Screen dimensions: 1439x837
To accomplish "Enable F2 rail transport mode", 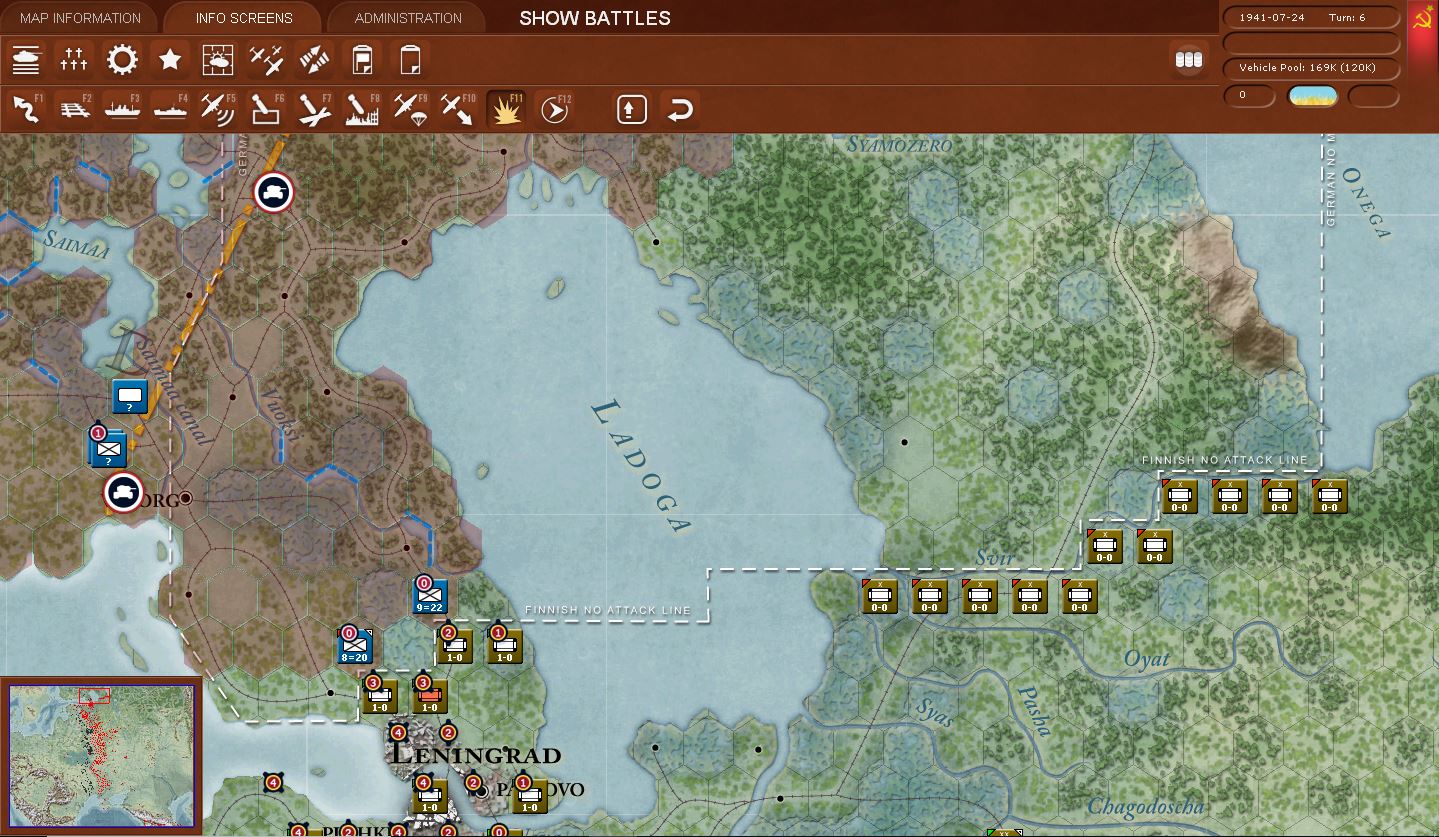I will point(74,109).
